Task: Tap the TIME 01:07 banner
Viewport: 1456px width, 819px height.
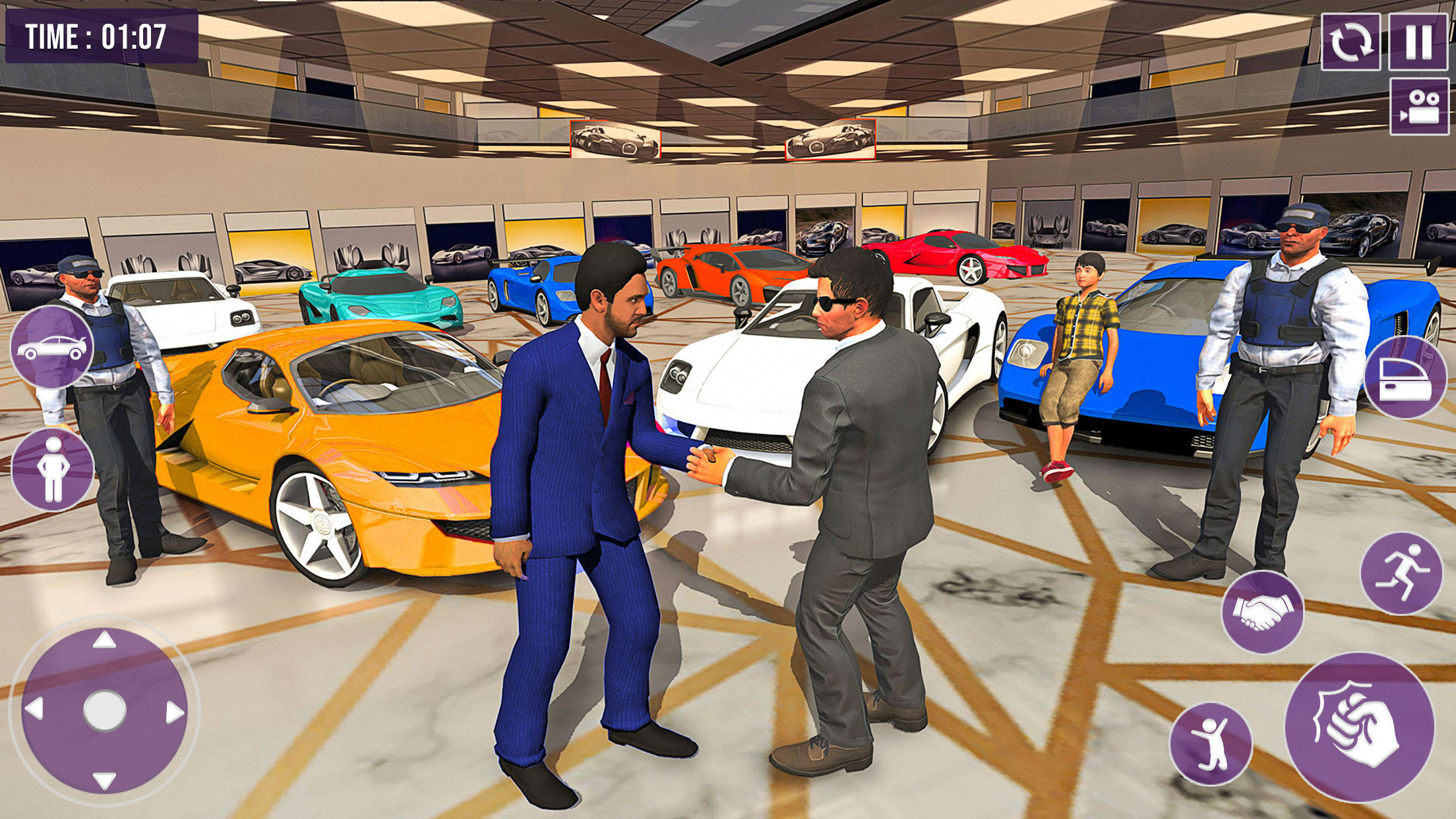Action: click(x=102, y=36)
